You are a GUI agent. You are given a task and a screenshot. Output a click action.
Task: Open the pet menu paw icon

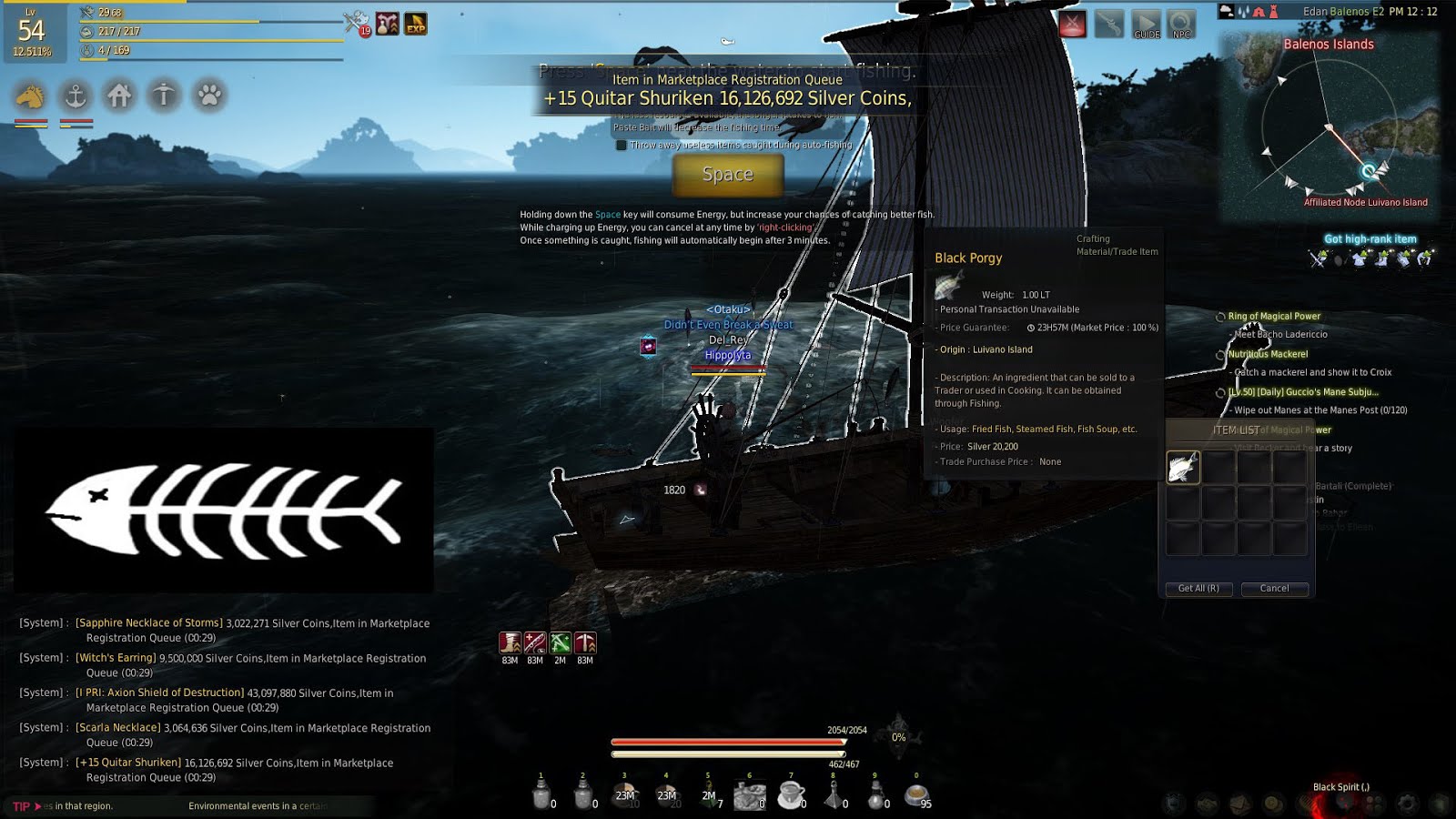(x=207, y=95)
